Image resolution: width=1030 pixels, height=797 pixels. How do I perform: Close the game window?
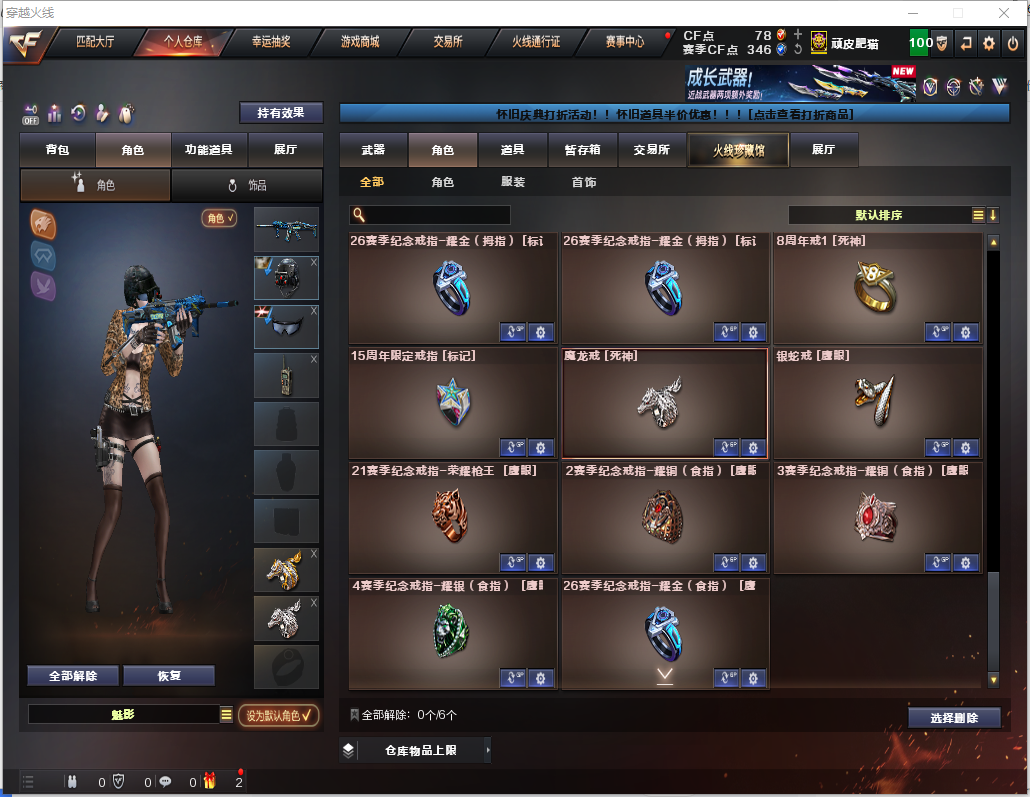1004,13
